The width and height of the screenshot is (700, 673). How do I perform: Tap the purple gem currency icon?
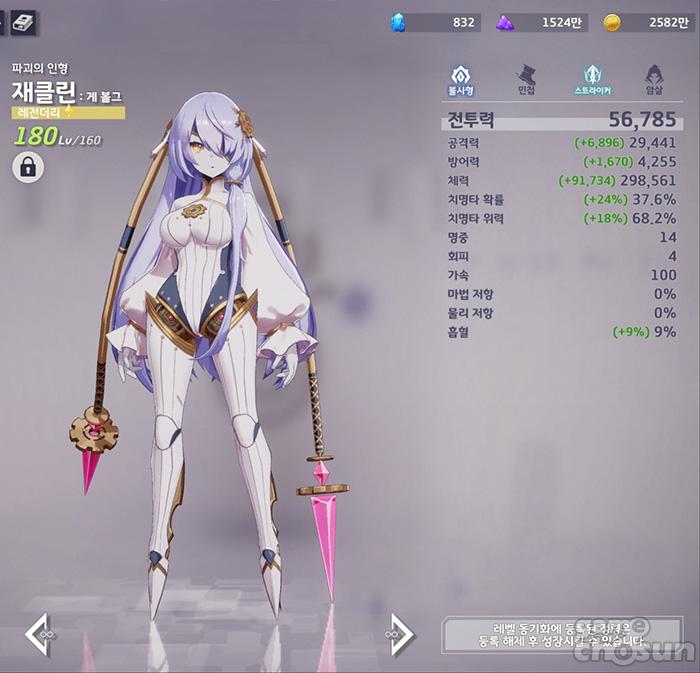point(505,22)
